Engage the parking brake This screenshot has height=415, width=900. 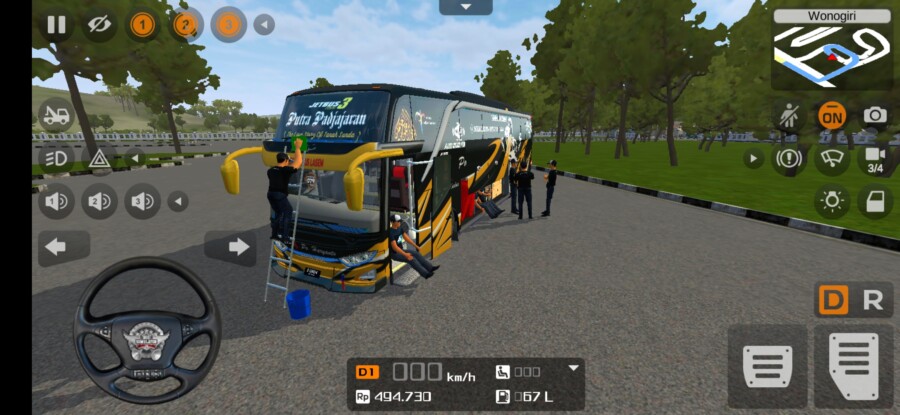coord(790,158)
